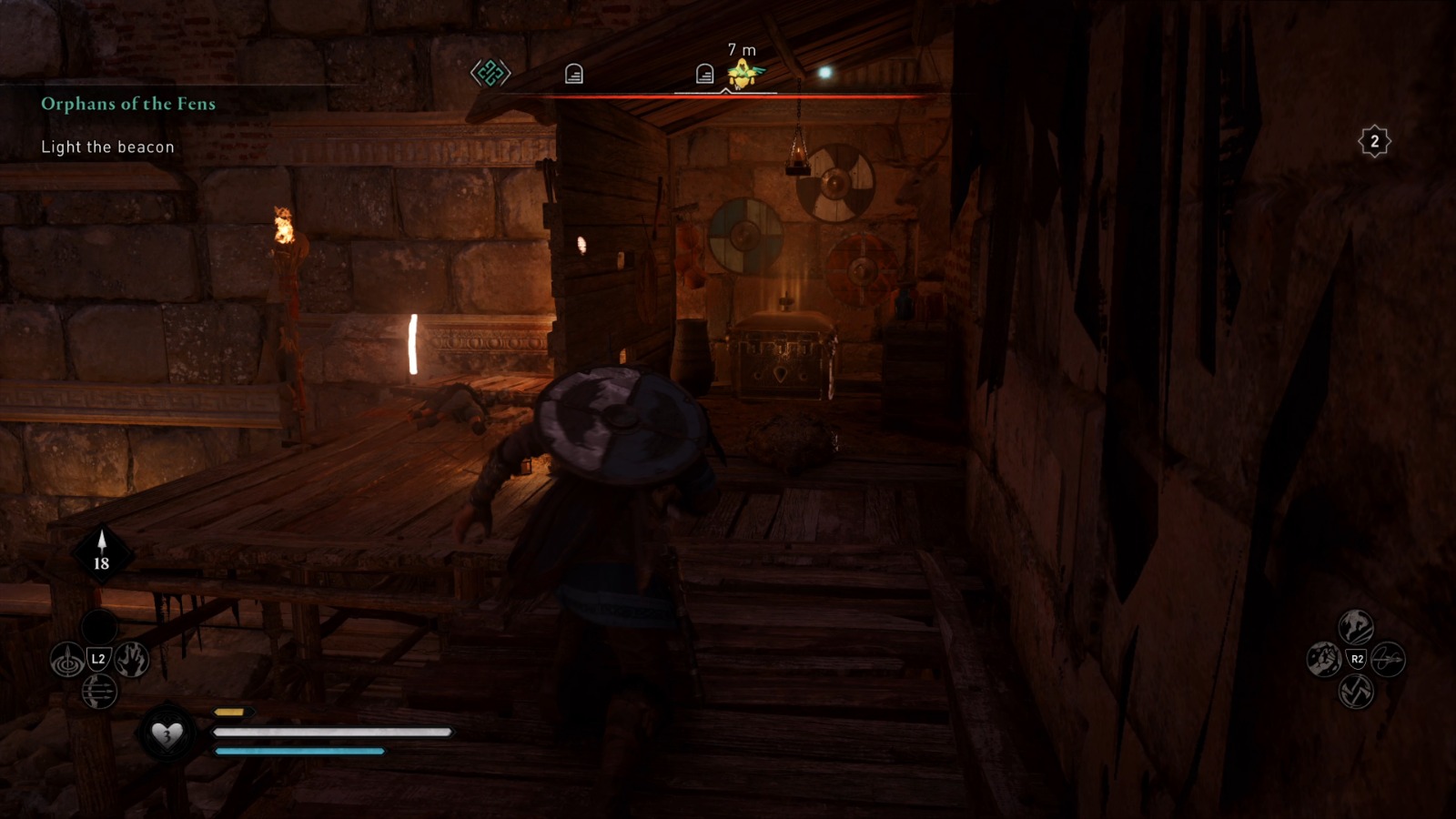Click the green mystery diamond on the compass
Viewport: 1456px width, 819px height.
point(490,74)
